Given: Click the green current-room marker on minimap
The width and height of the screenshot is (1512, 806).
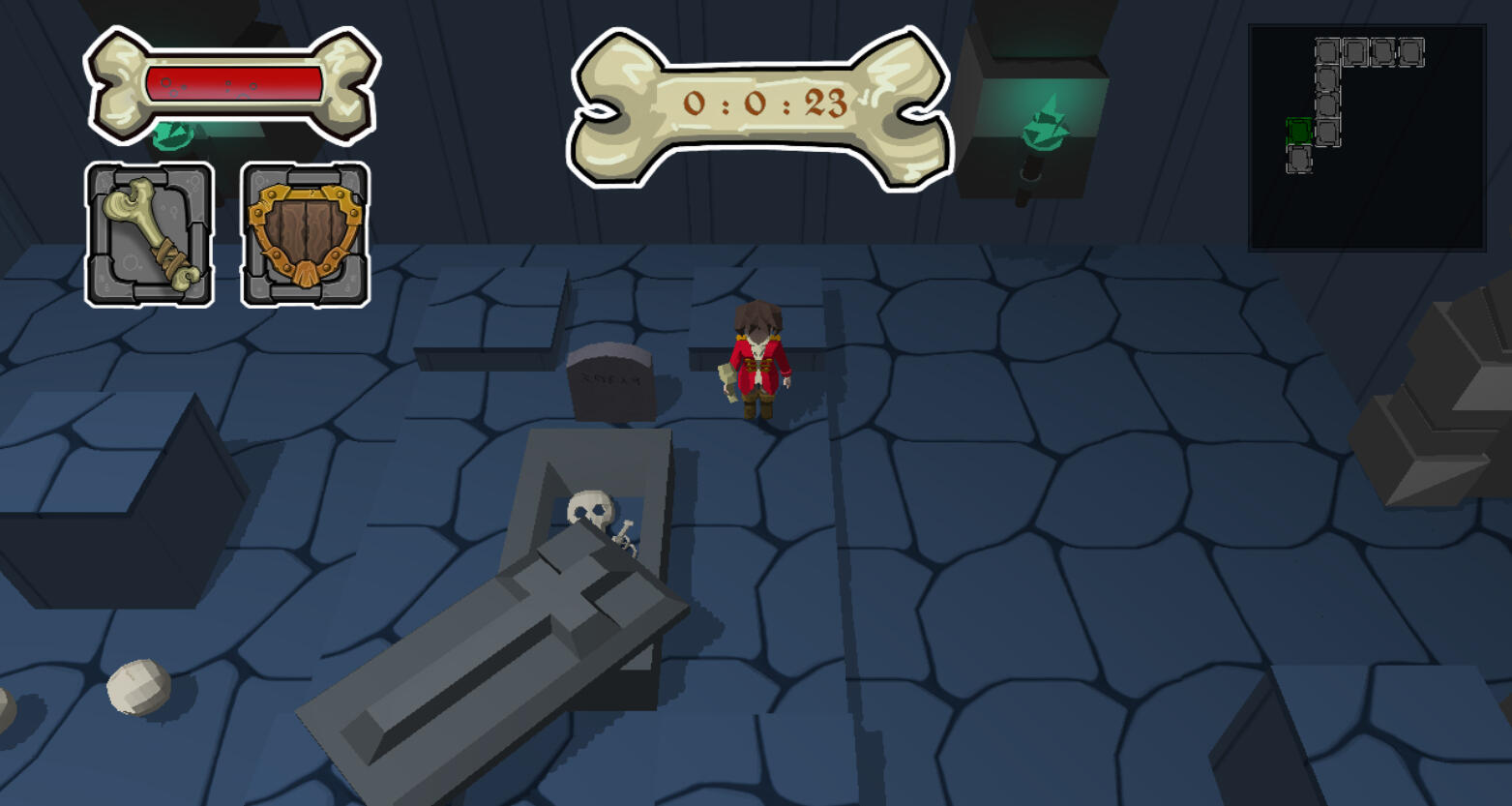Looking at the screenshot, I should 1298,130.
